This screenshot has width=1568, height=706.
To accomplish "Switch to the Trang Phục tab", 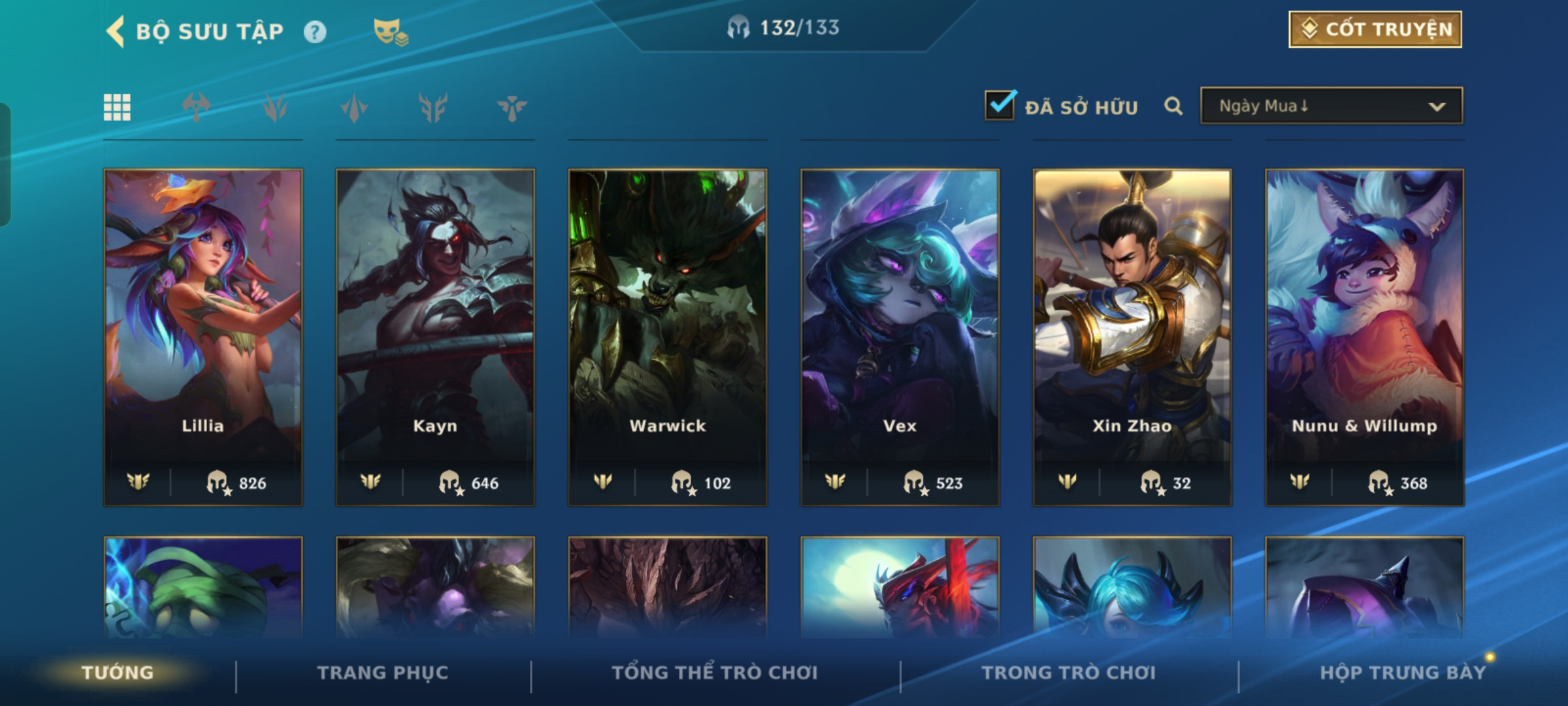I will click(383, 673).
